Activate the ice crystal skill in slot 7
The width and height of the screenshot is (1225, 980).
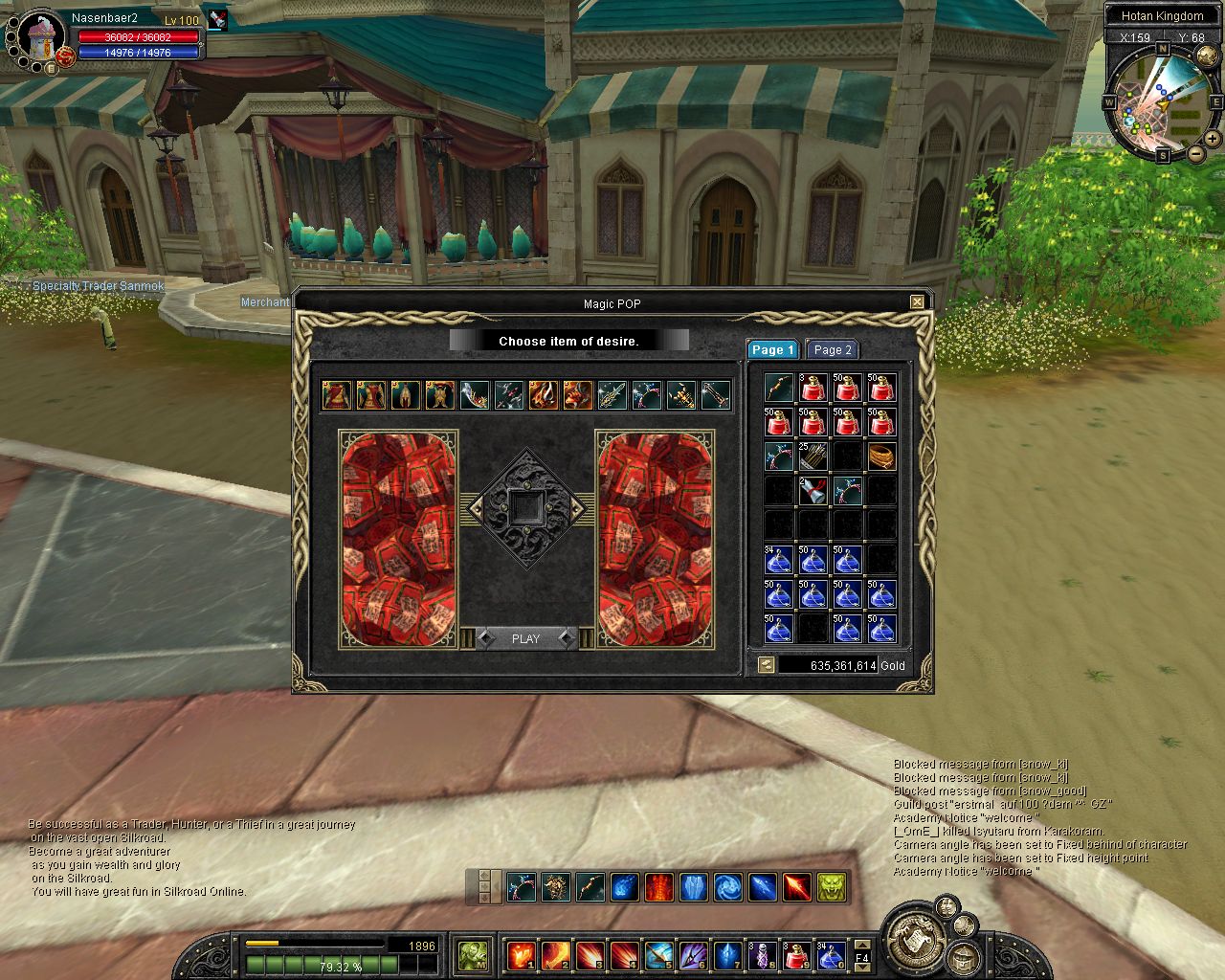point(727,954)
